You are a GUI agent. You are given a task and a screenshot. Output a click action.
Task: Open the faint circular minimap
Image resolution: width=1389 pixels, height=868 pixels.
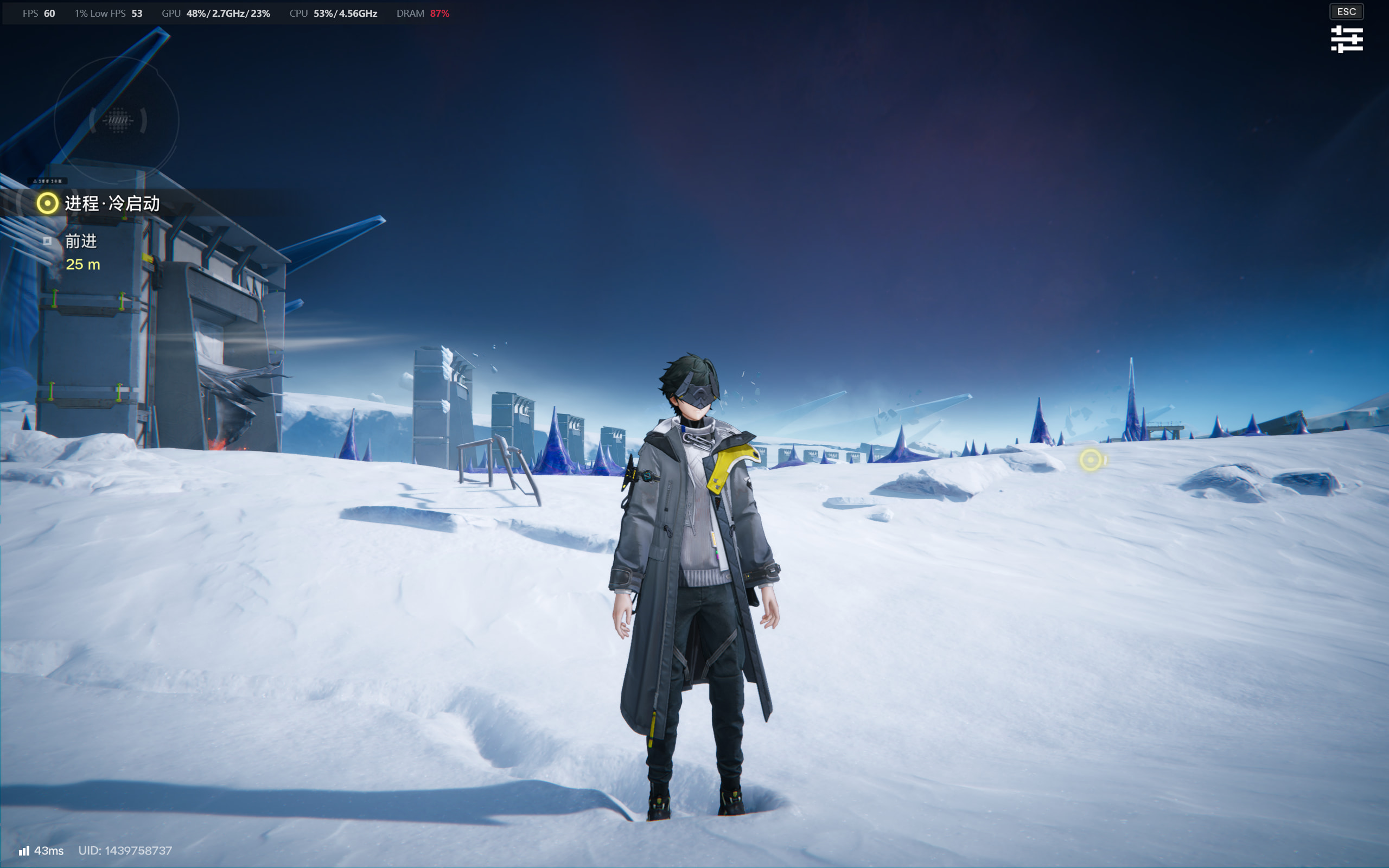pyautogui.click(x=117, y=120)
